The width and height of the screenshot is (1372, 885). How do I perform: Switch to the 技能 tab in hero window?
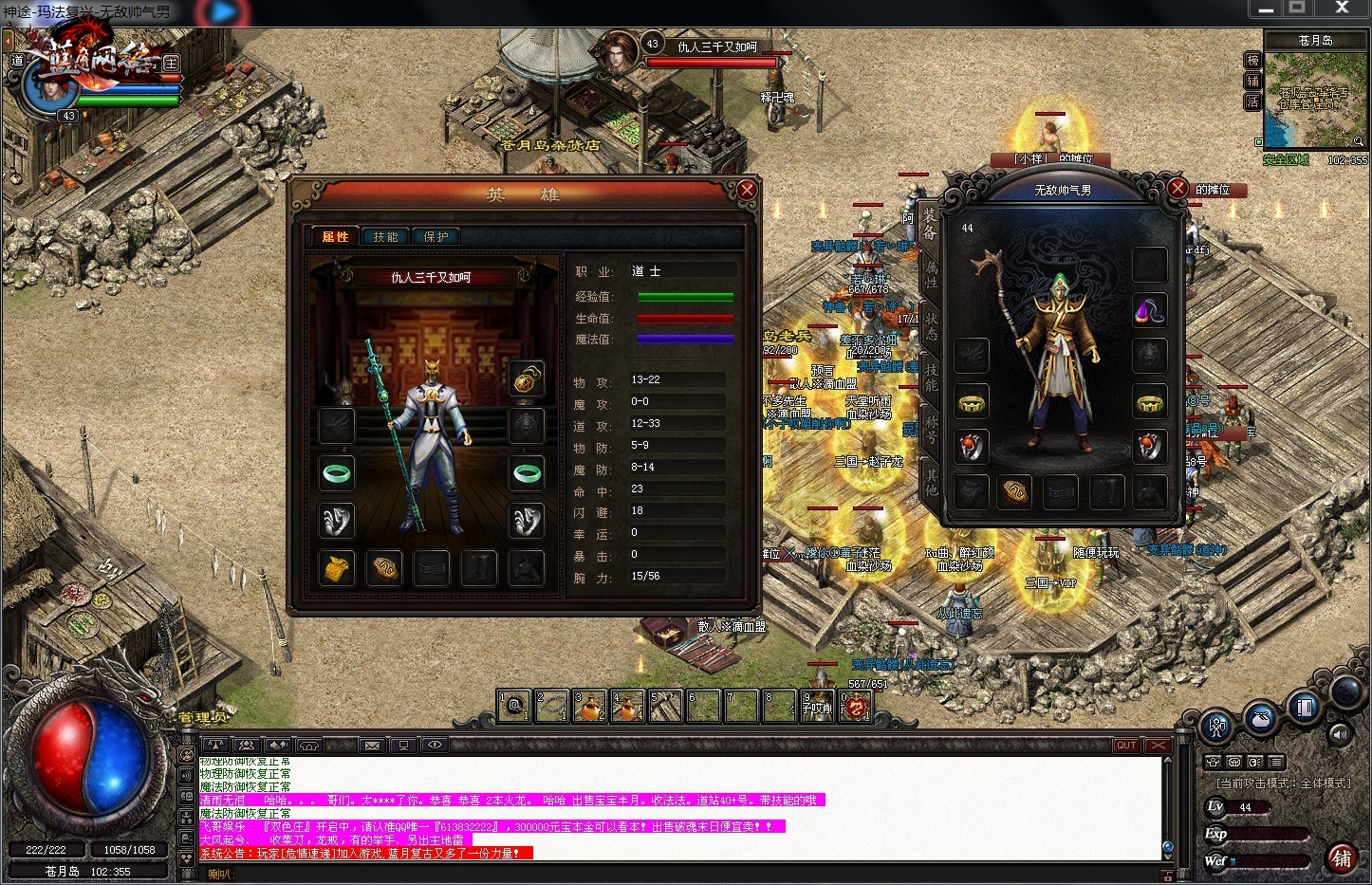[385, 236]
